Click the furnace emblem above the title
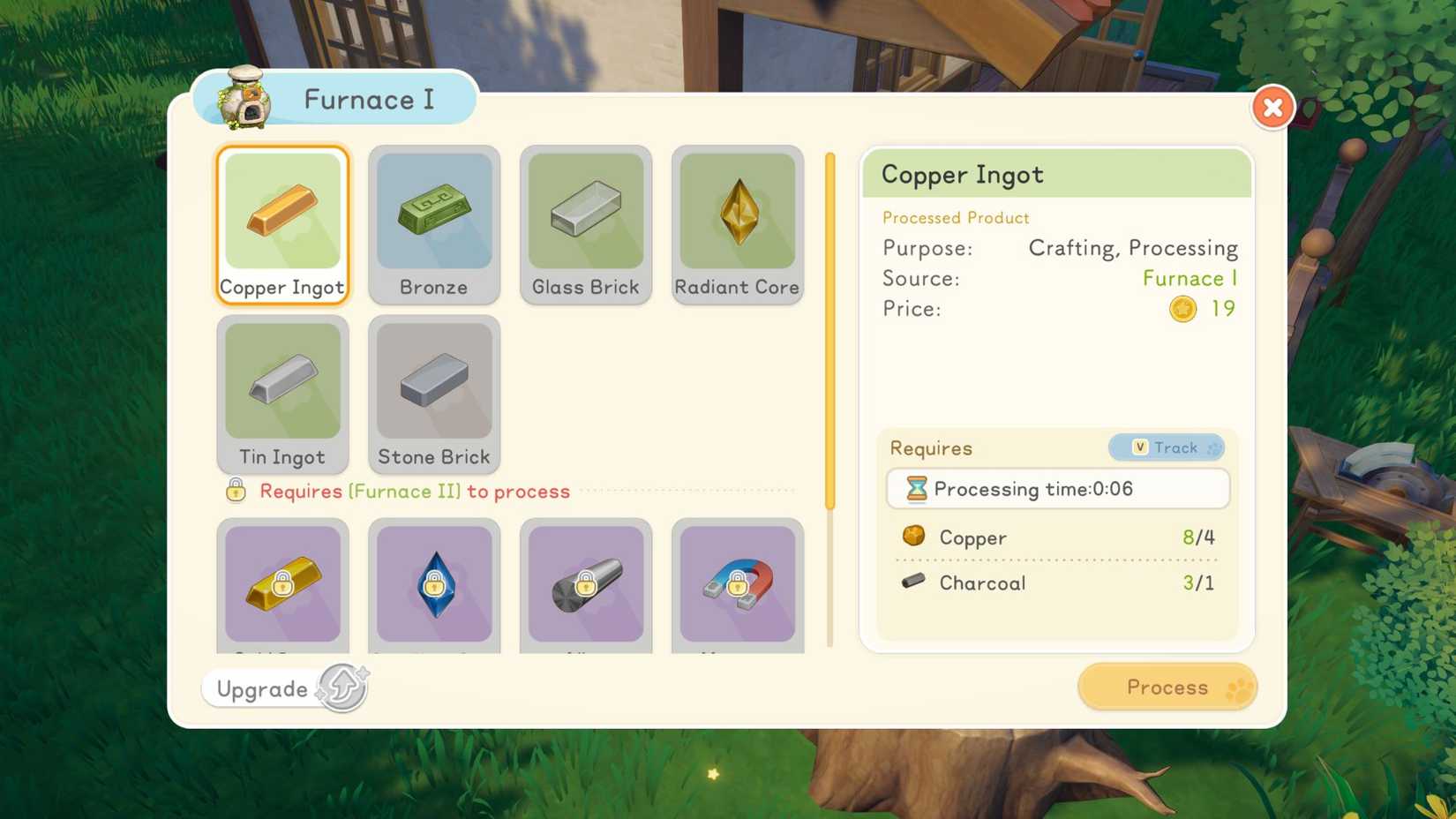Viewport: 1456px width, 819px height. coord(245,99)
